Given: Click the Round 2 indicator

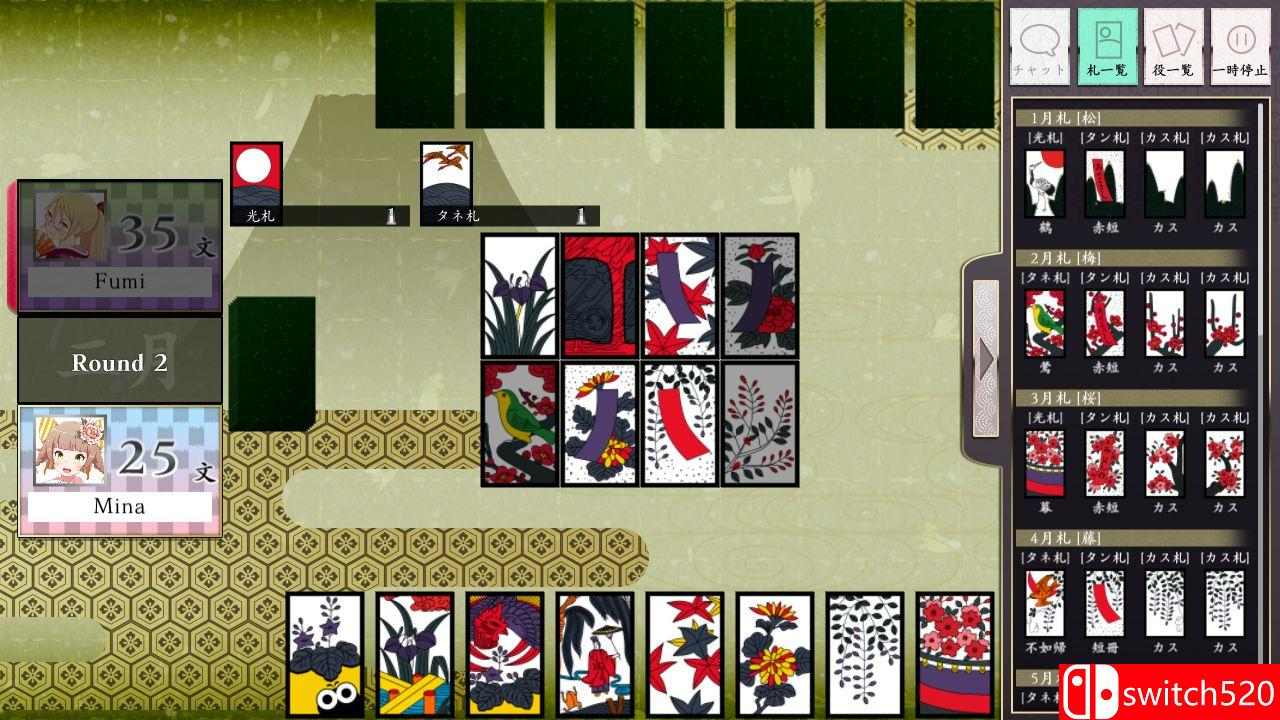Looking at the screenshot, I should pos(118,362).
